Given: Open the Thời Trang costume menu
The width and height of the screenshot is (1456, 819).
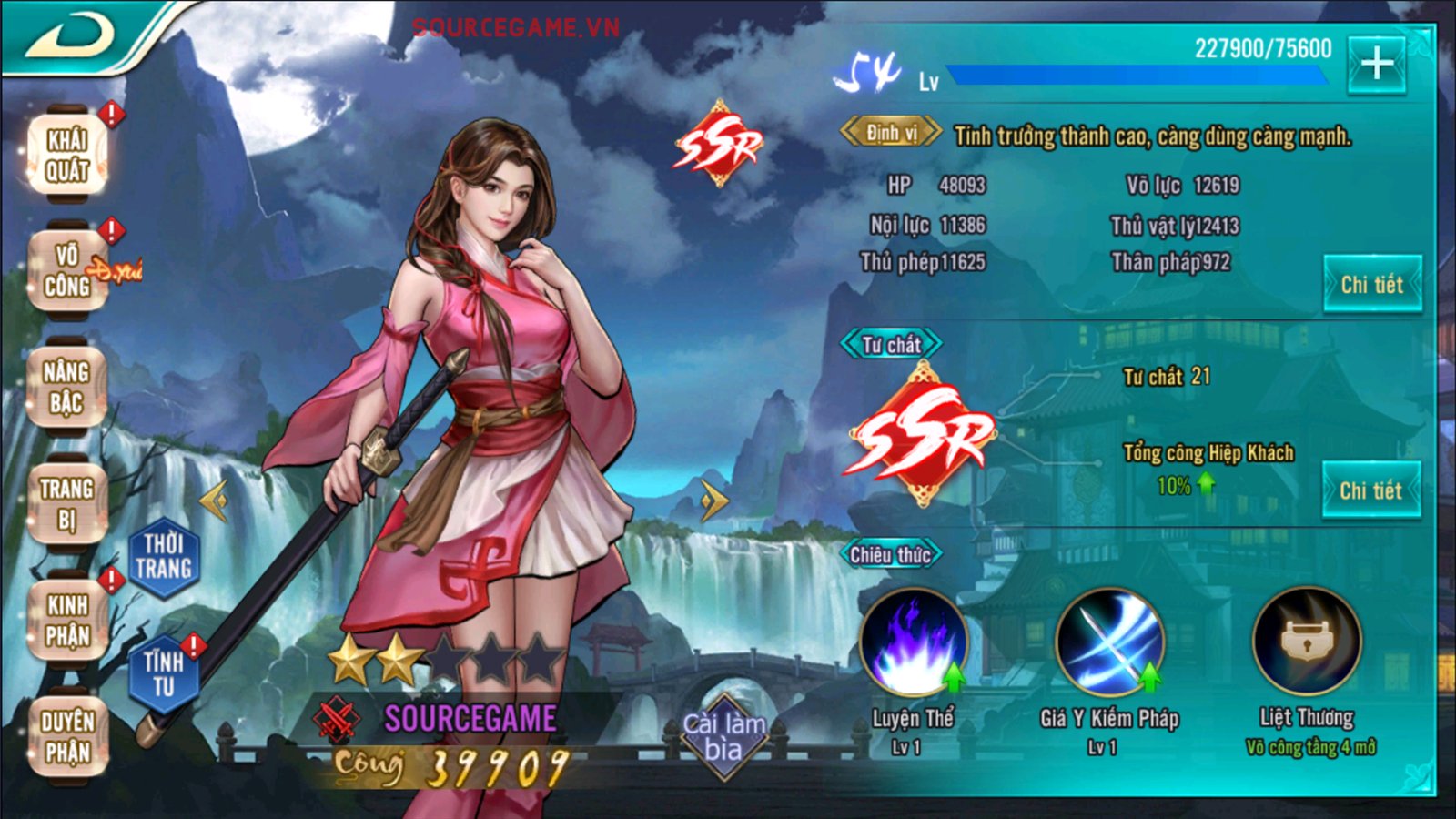Looking at the screenshot, I should click(x=164, y=557).
